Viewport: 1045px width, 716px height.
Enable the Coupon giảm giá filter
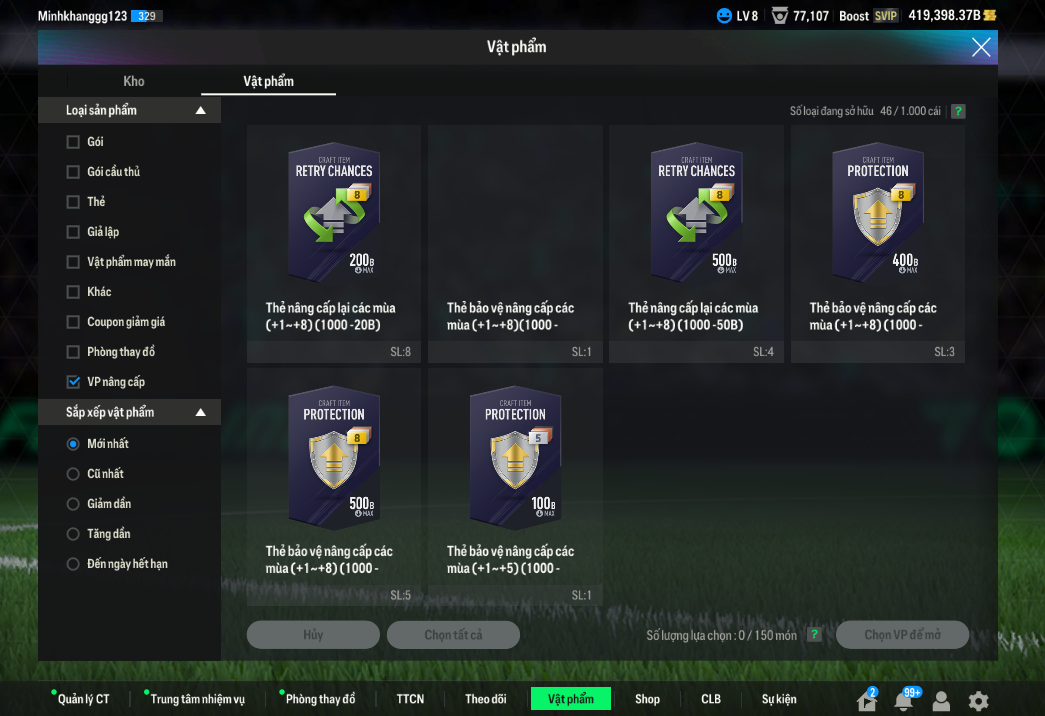73,322
